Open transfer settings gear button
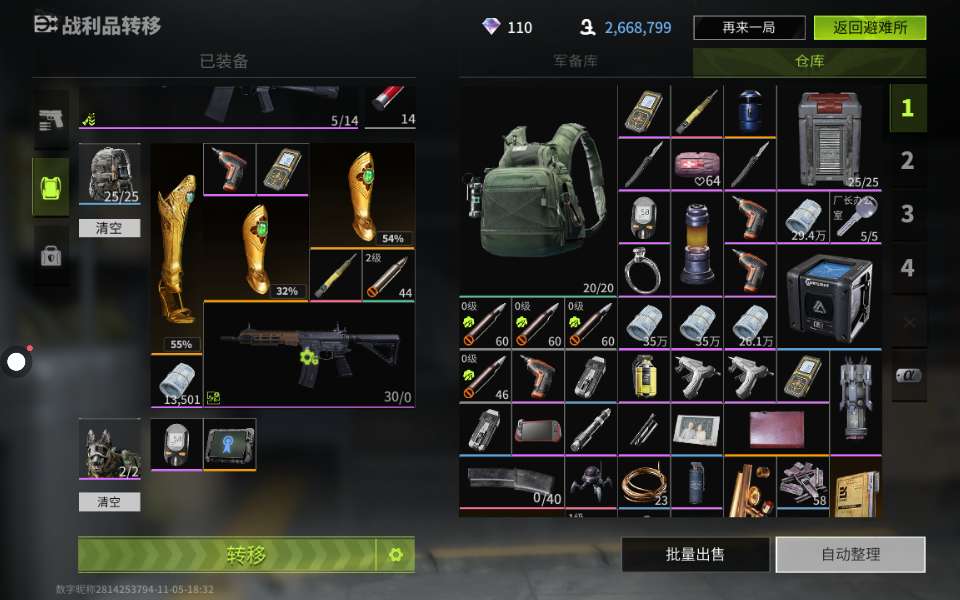 395,555
